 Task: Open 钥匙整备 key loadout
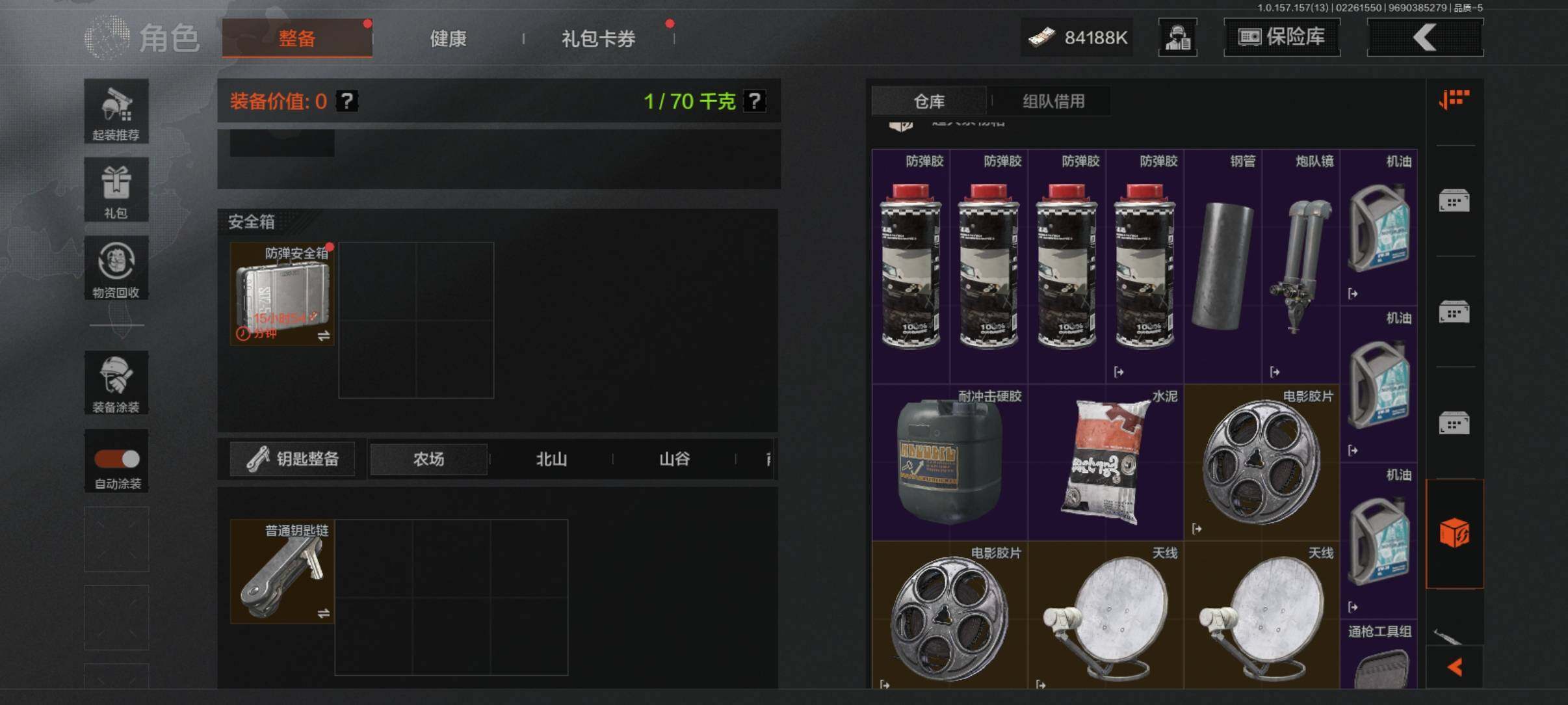293,459
